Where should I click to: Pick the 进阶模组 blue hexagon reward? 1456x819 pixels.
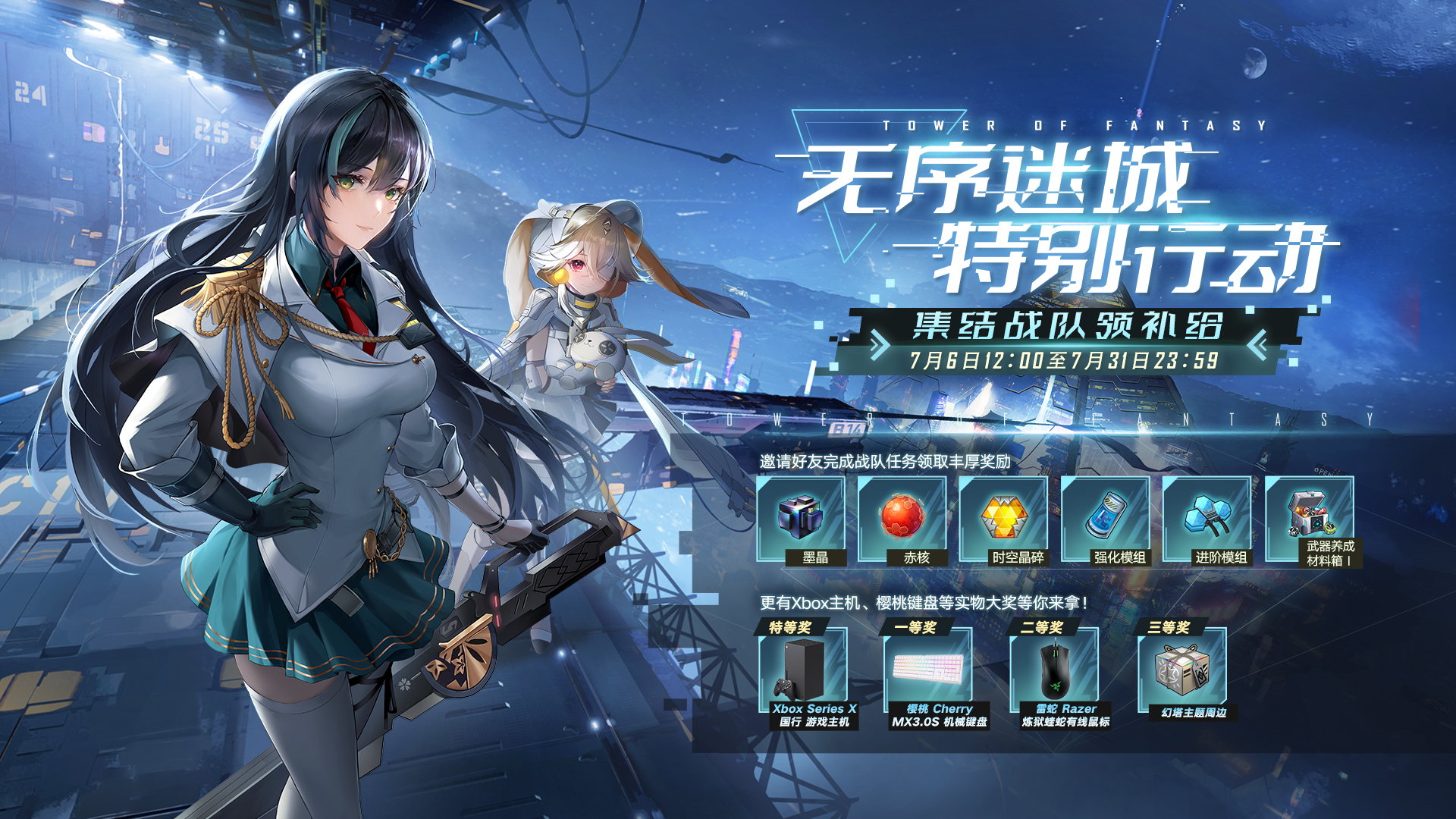coord(1207,518)
